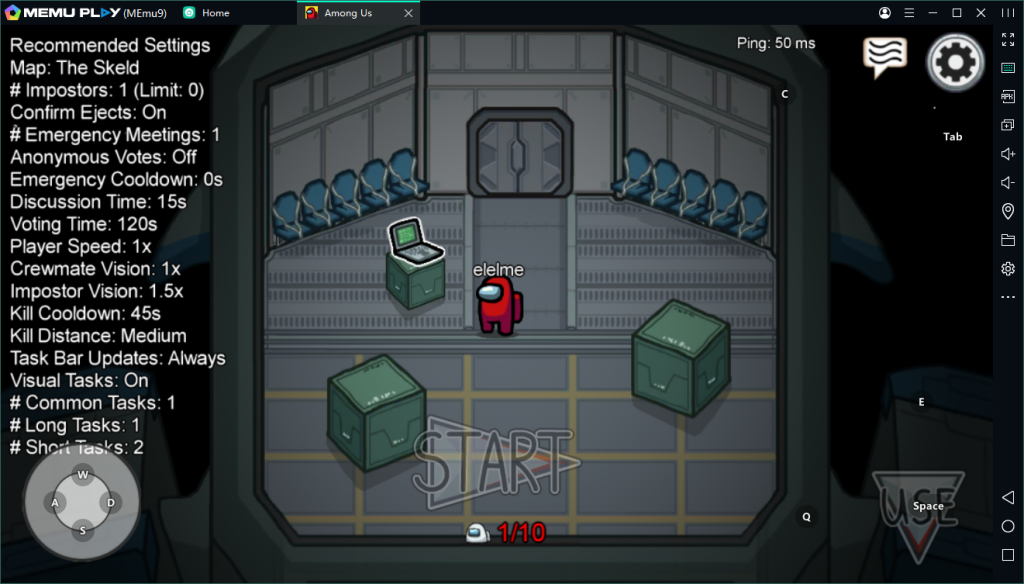Open the chat speech bubble
Screen dimensions: 1024x584
coord(885,57)
